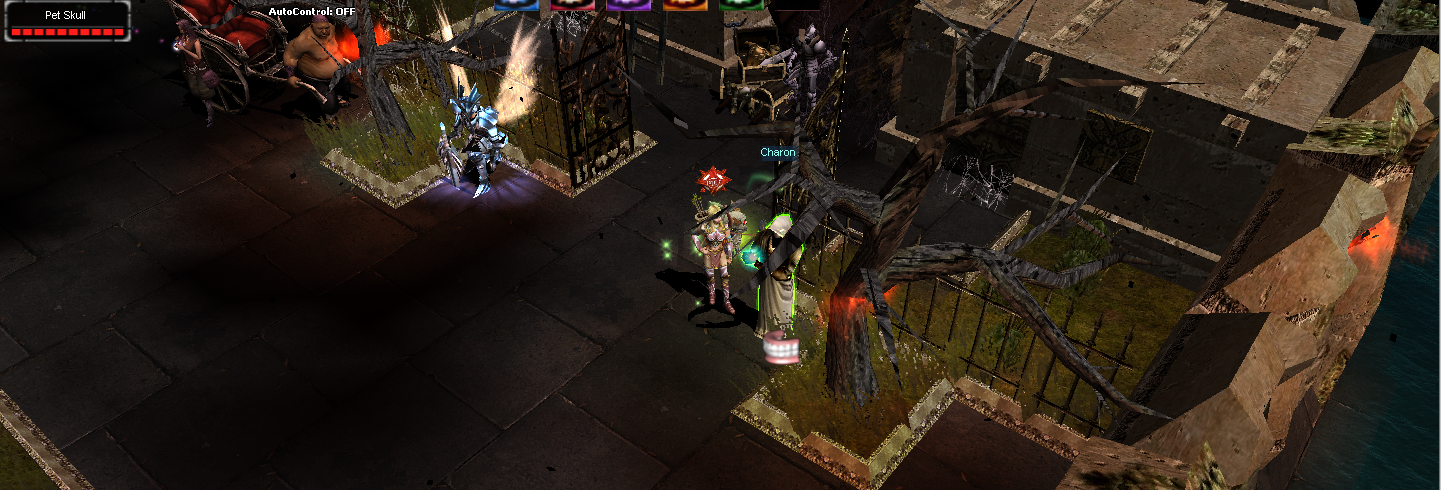This screenshot has height=490, width=1441.
Task: Click the red button in the top bar
Action: [572, 5]
